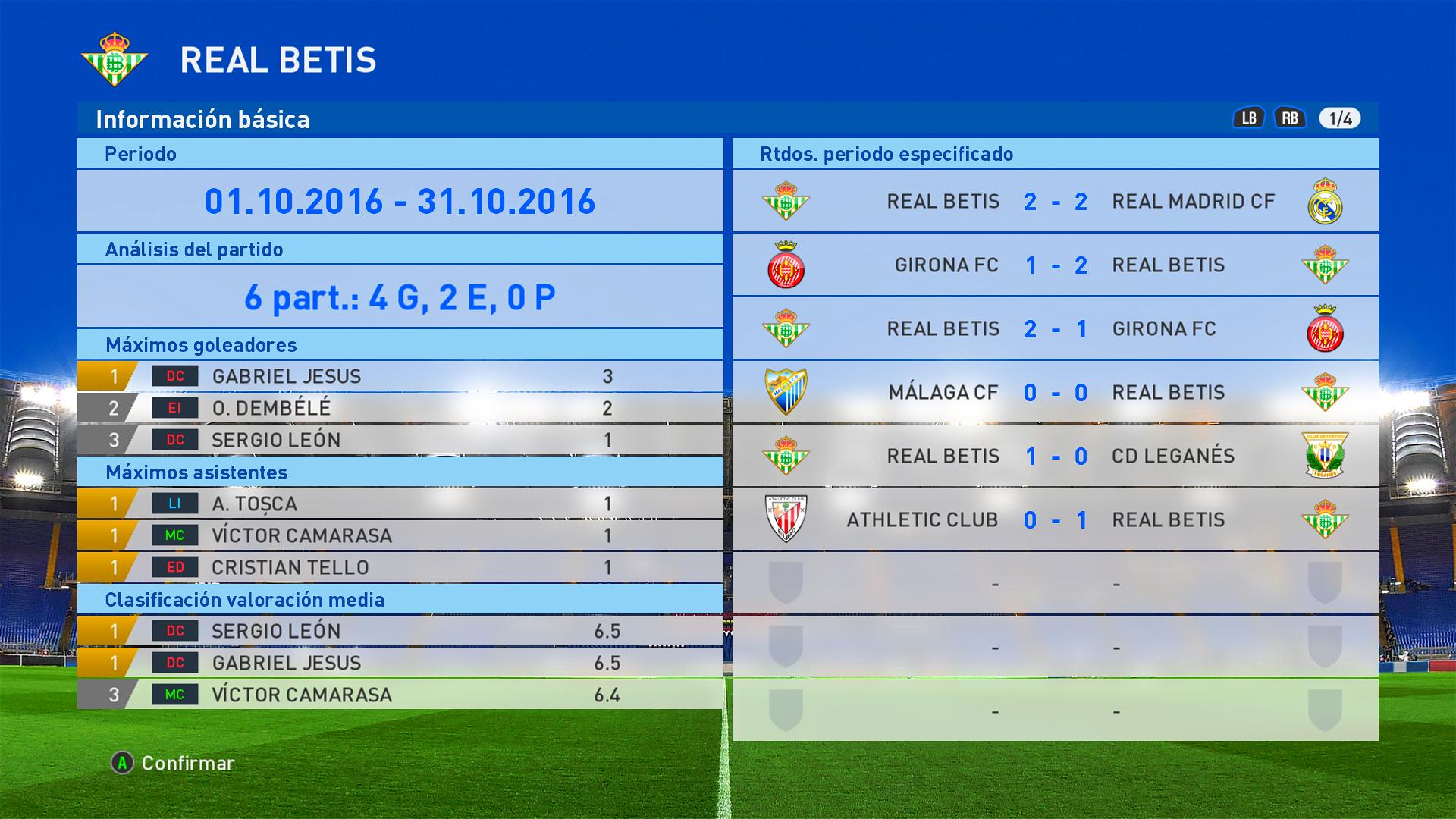Select the period 01.10.2016 - 31.10.2016 field
Screen dimensions: 1456x819
tap(400, 201)
